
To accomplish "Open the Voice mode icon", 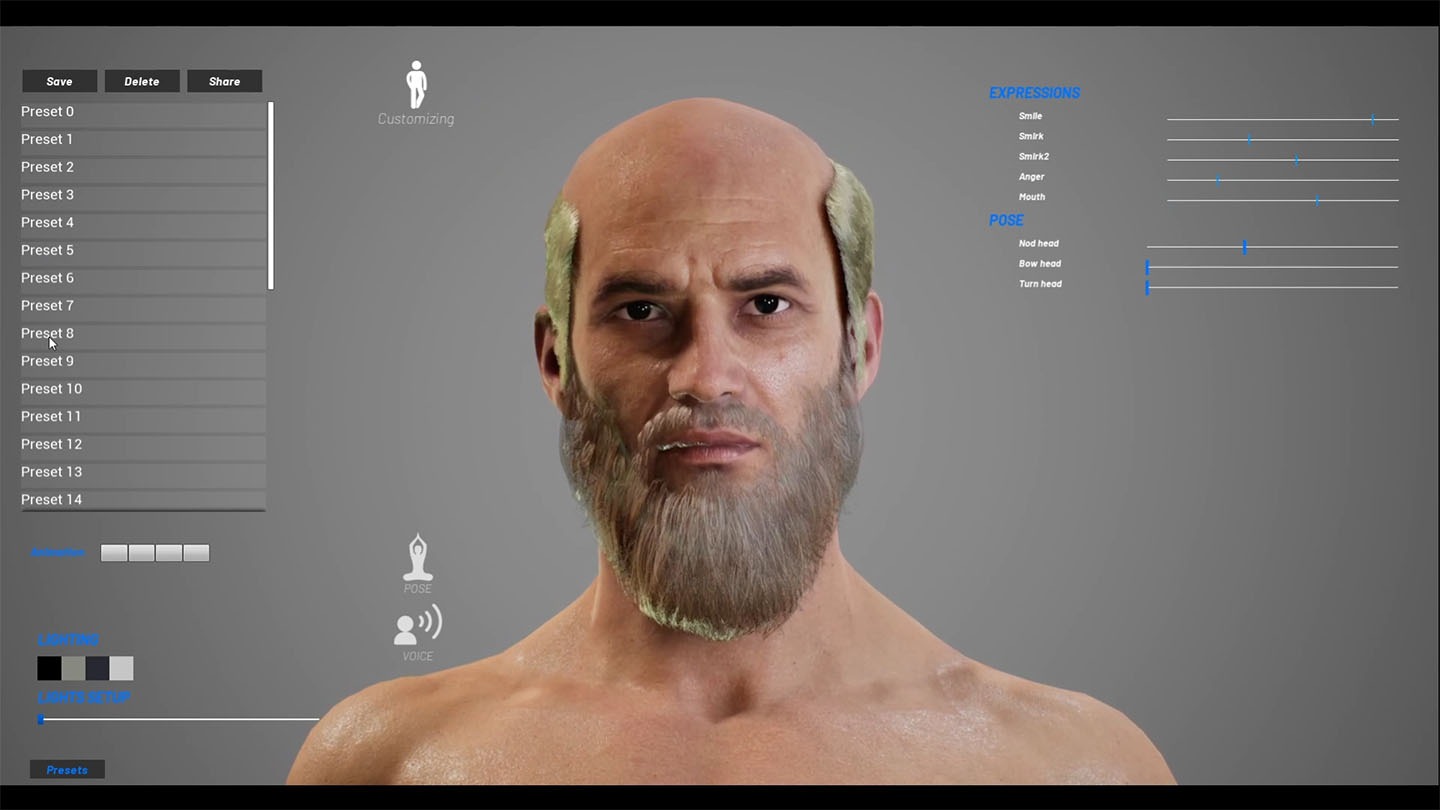I will point(417,627).
